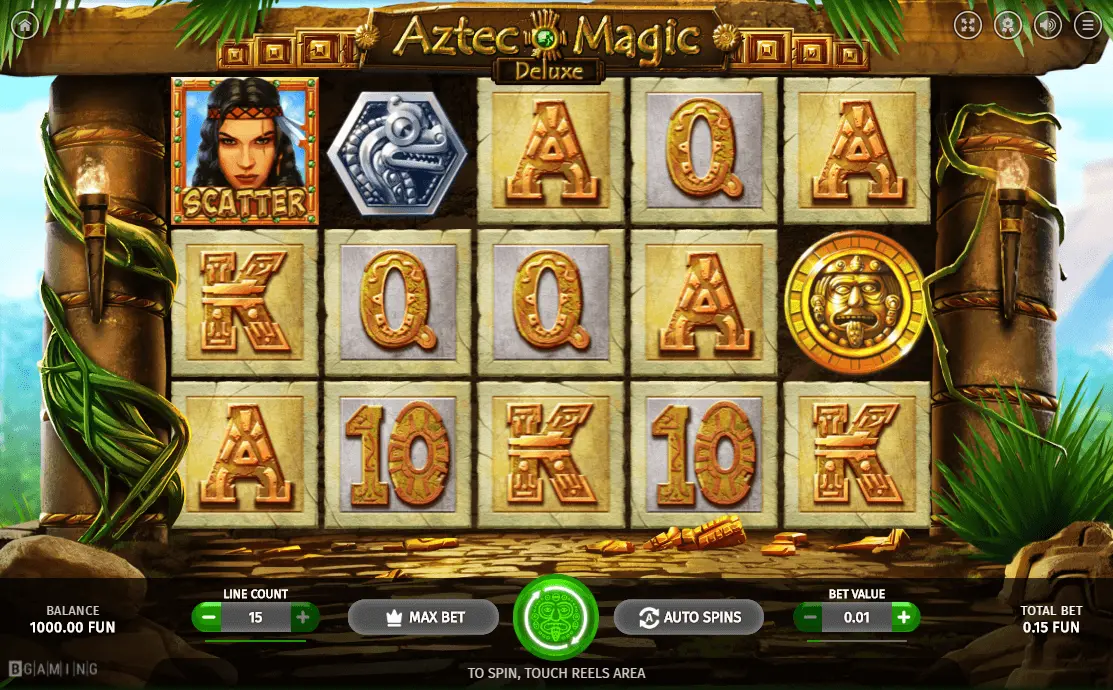Increase the line count
1113x690 pixels.
(302, 617)
